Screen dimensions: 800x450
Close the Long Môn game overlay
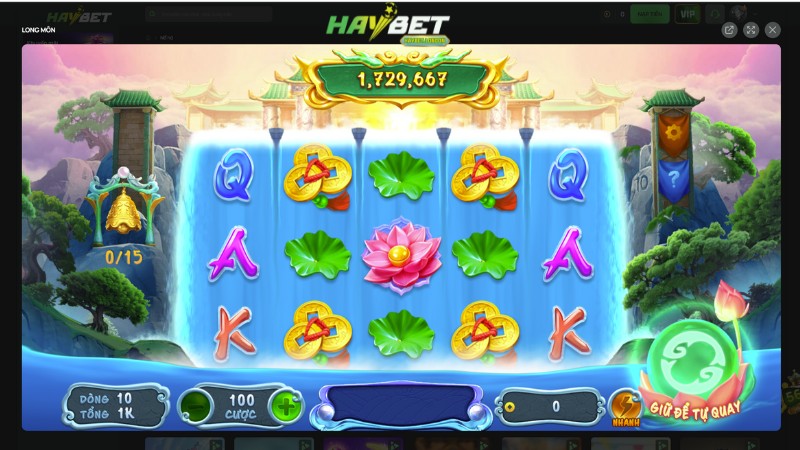(772, 31)
